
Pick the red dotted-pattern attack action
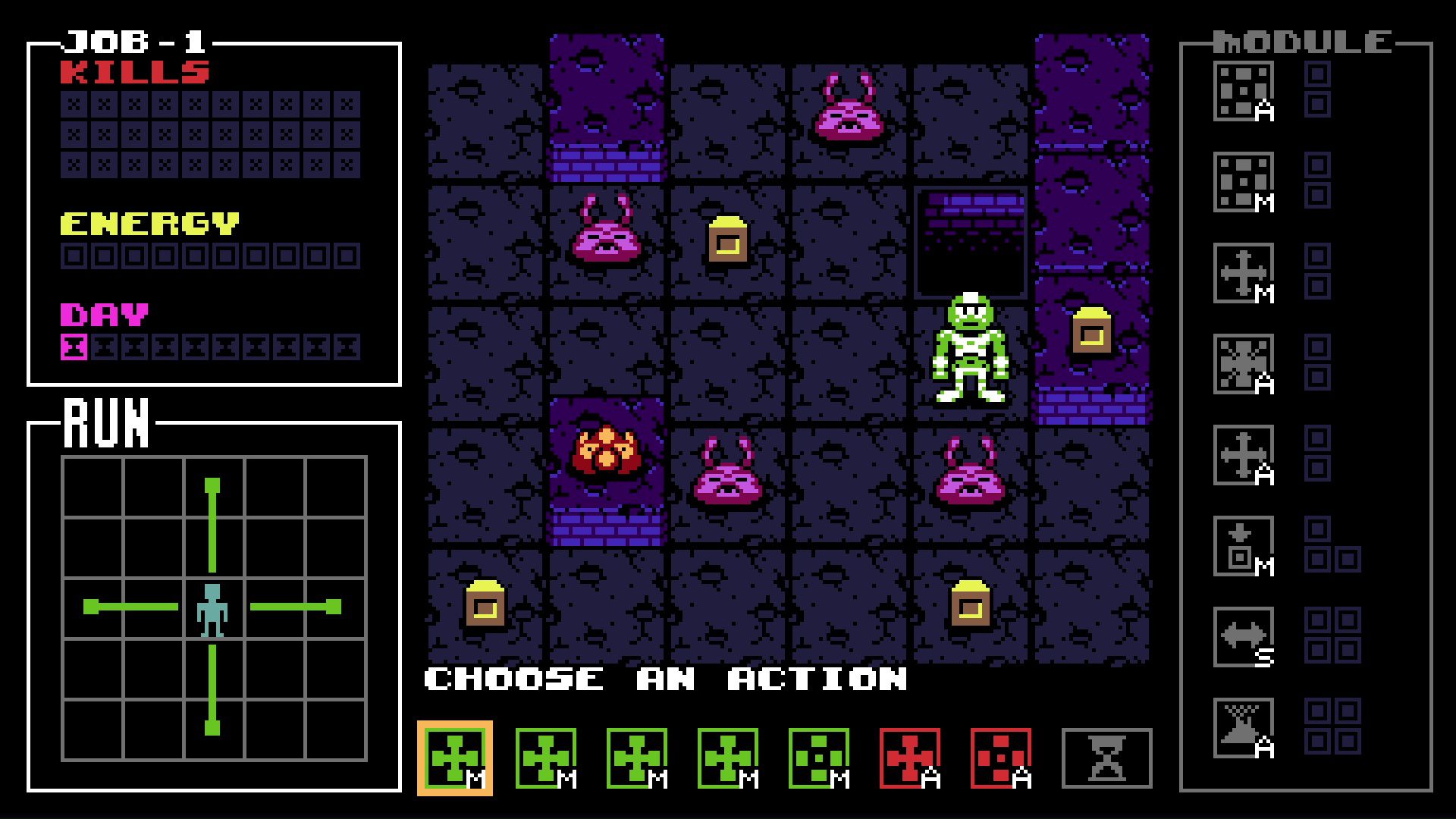(1001, 758)
